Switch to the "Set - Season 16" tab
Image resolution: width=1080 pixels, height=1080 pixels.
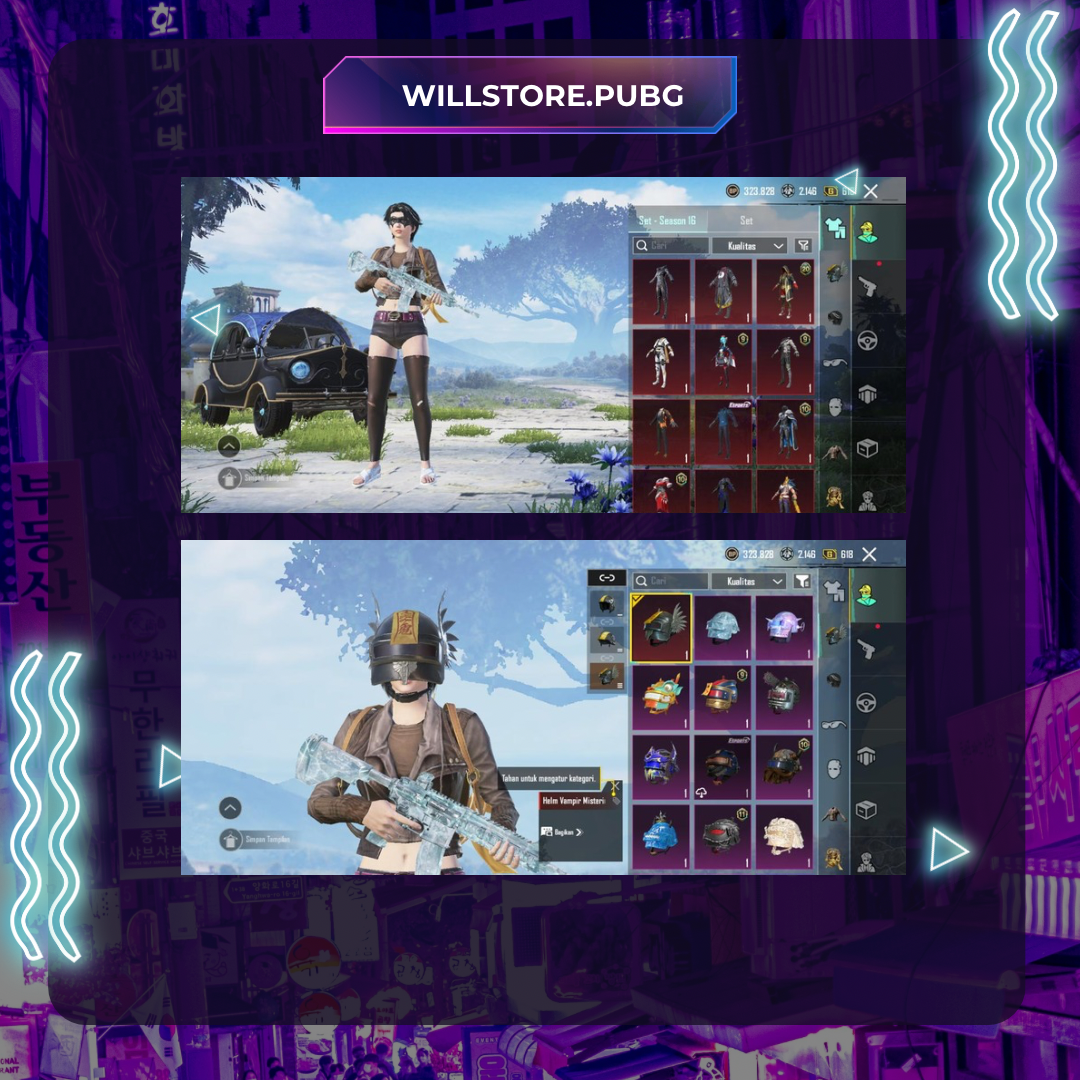(x=667, y=220)
